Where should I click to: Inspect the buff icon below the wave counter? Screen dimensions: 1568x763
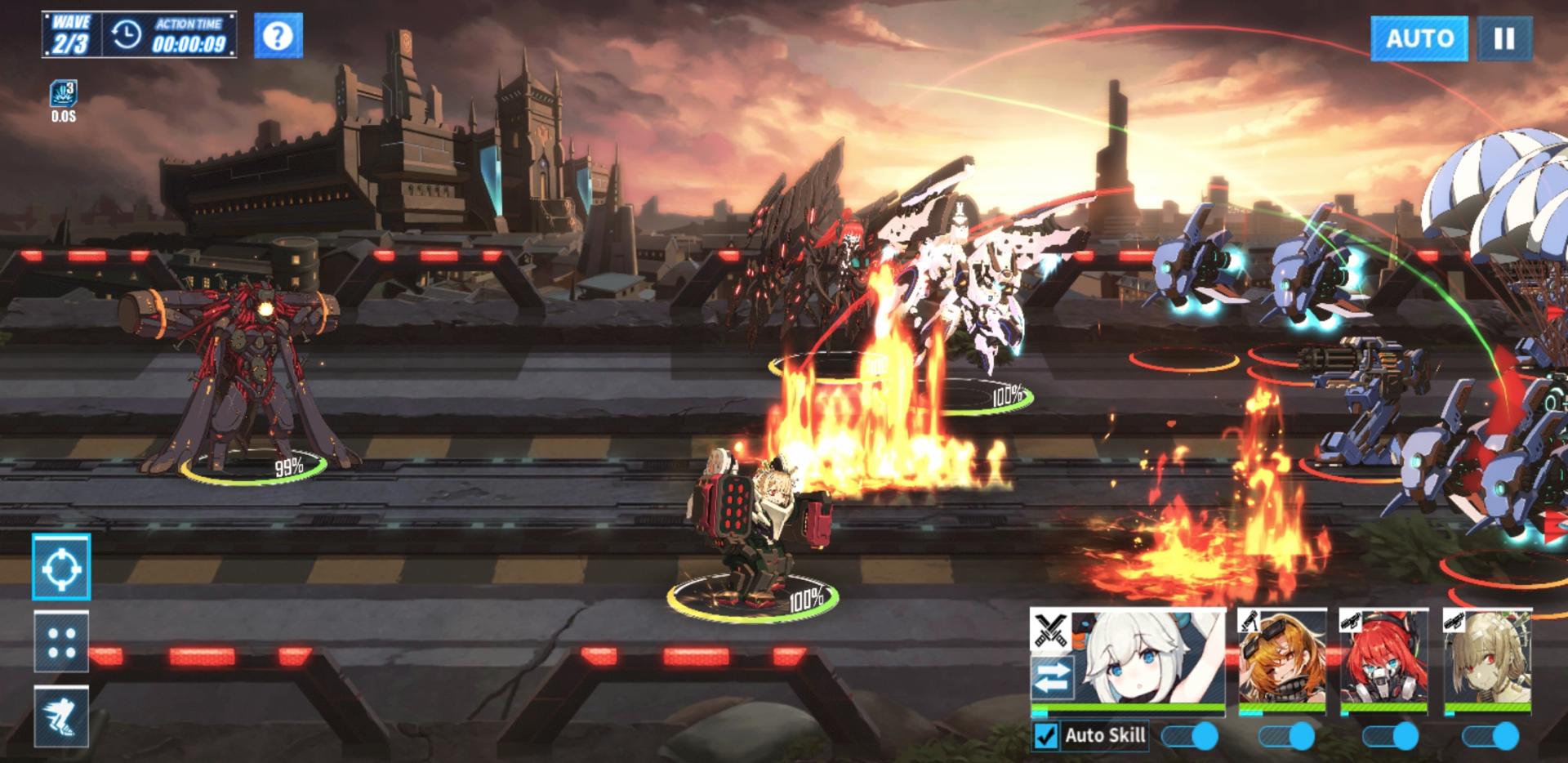63,95
